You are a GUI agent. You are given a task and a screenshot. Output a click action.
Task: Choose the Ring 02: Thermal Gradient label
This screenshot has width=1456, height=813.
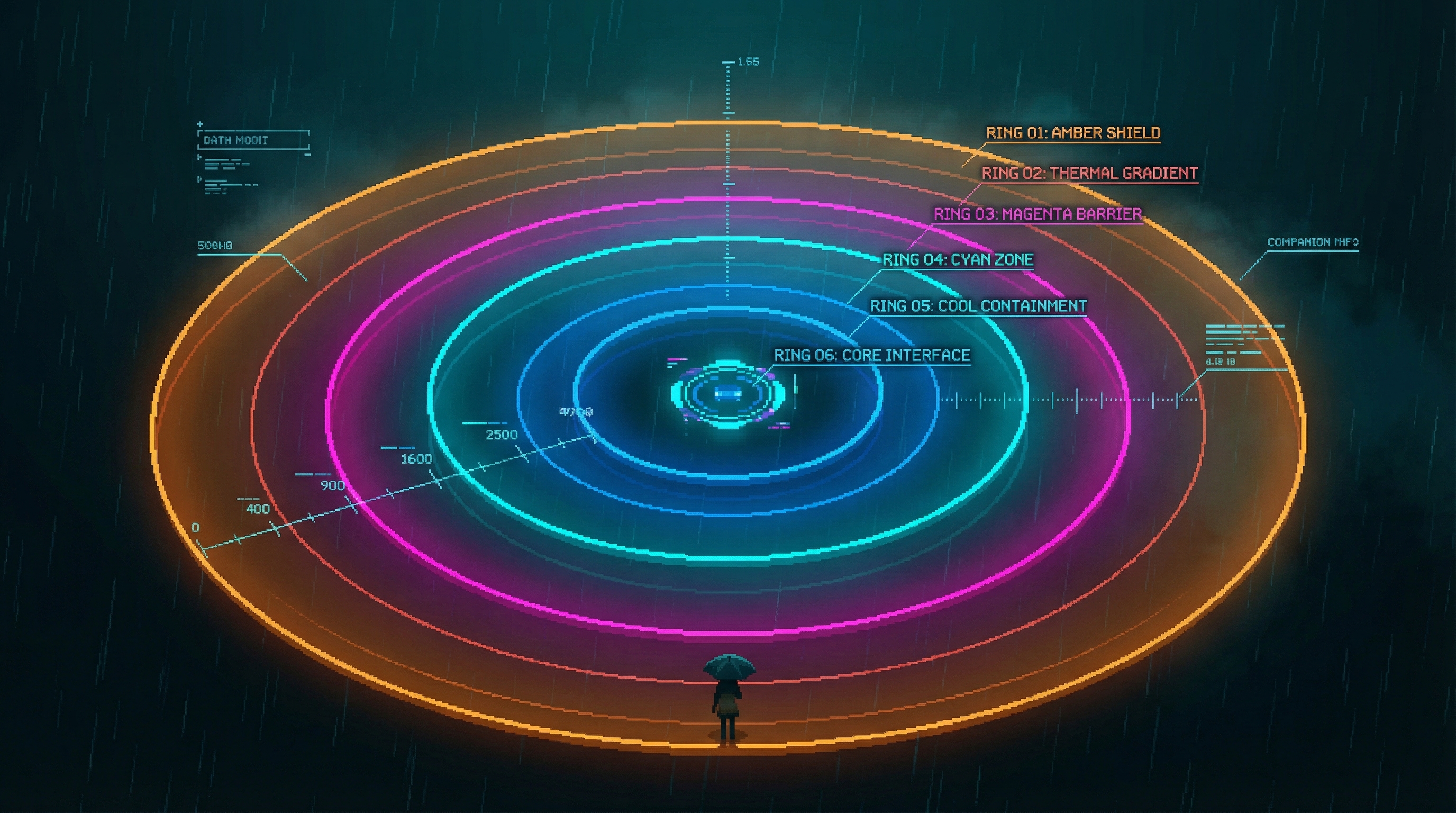point(1089,173)
